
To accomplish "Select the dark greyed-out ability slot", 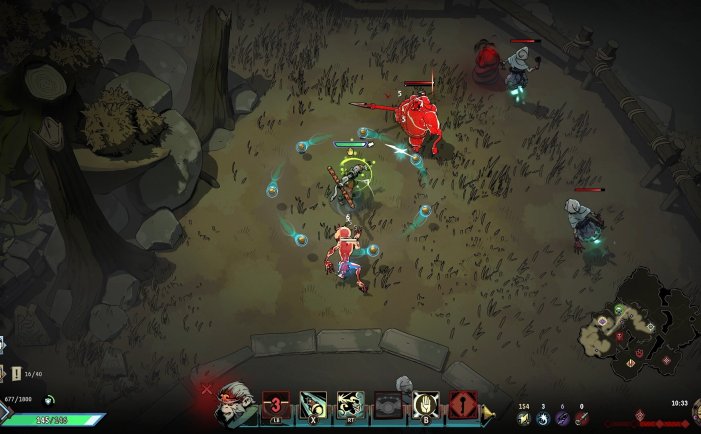I will click(388, 404).
